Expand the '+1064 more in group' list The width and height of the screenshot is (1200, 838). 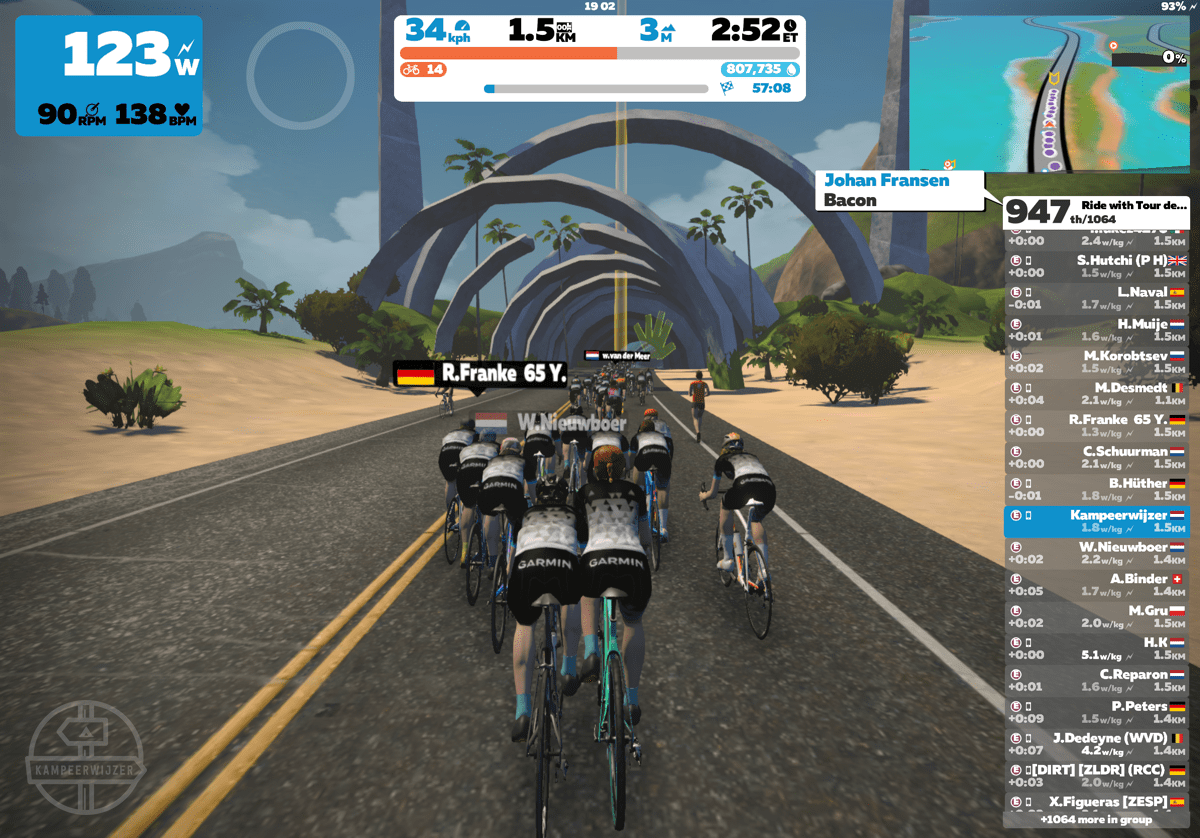[x=1096, y=820]
